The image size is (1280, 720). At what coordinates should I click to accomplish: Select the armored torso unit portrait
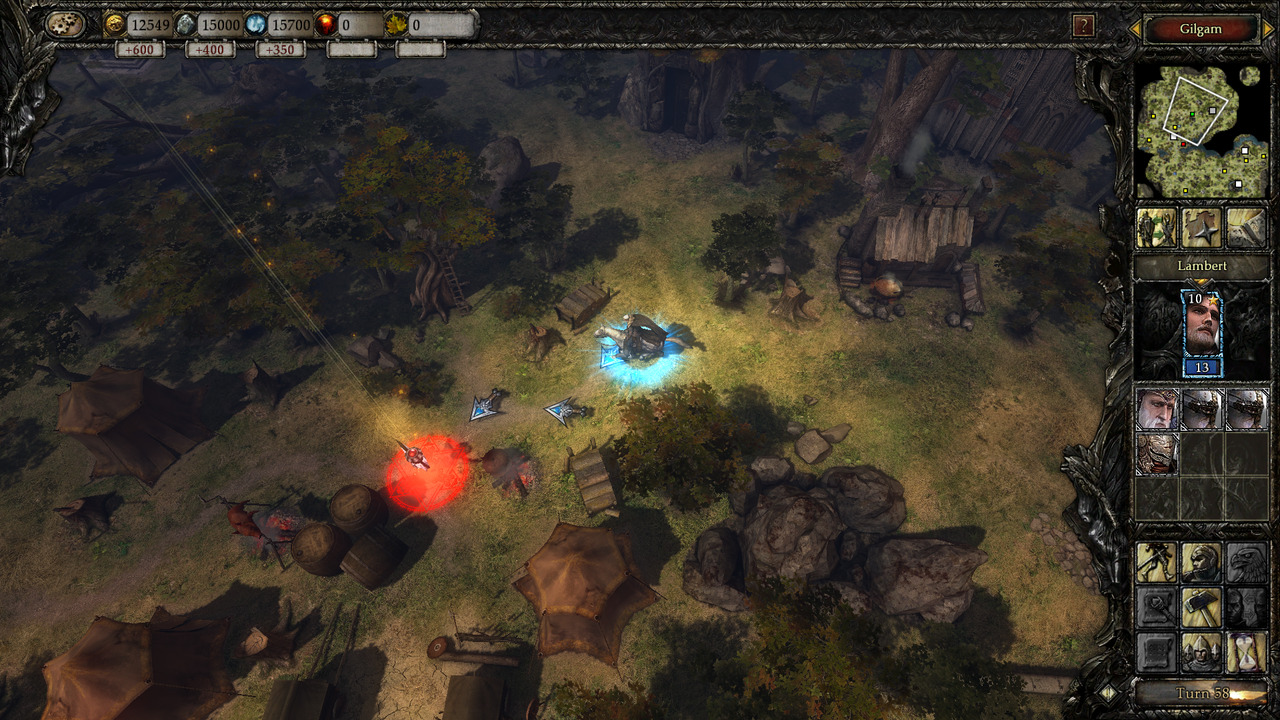(x=1156, y=453)
